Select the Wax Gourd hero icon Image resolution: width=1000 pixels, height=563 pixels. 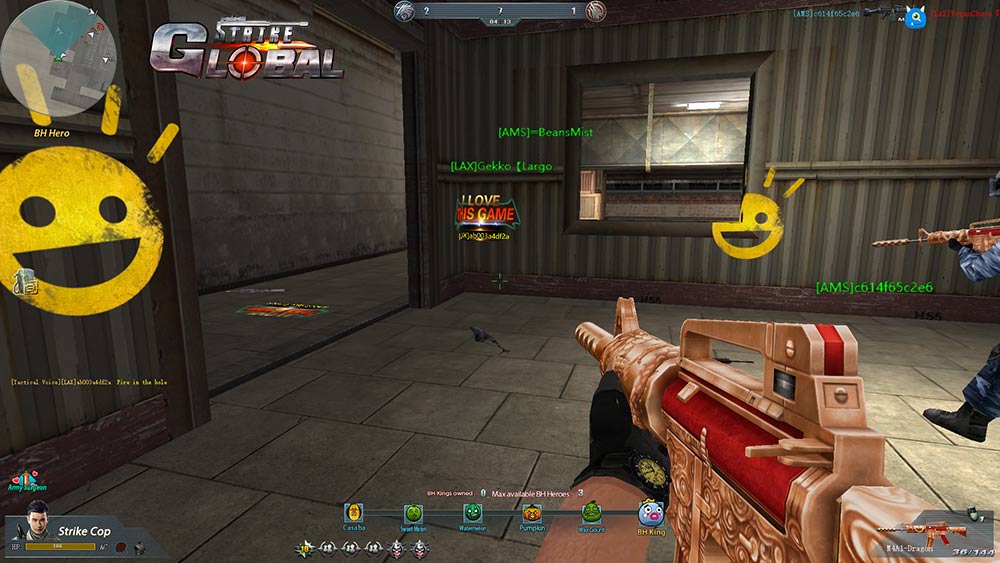point(591,512)
